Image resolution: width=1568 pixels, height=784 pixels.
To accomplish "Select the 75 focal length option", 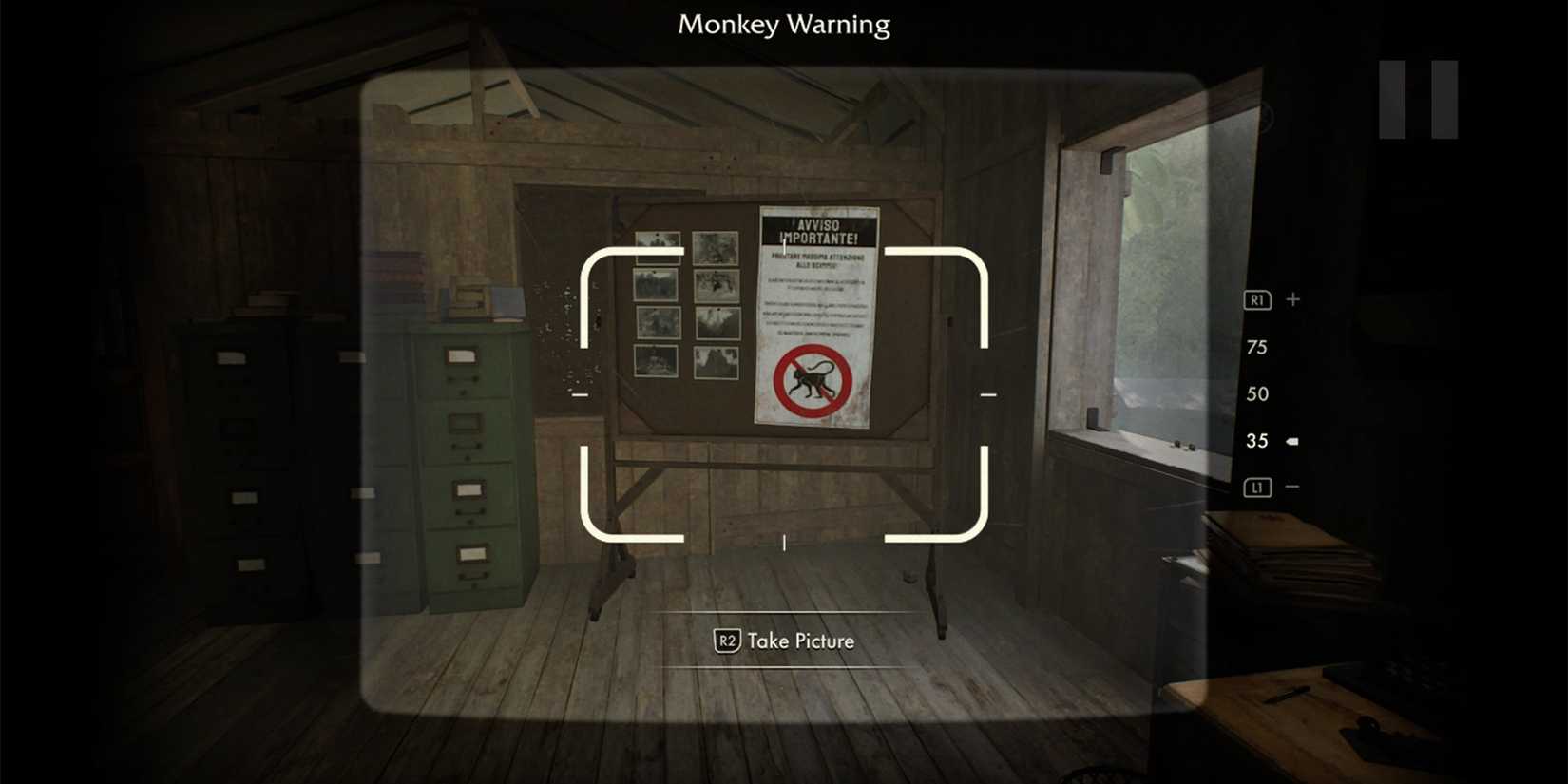I will point(1256,347).
